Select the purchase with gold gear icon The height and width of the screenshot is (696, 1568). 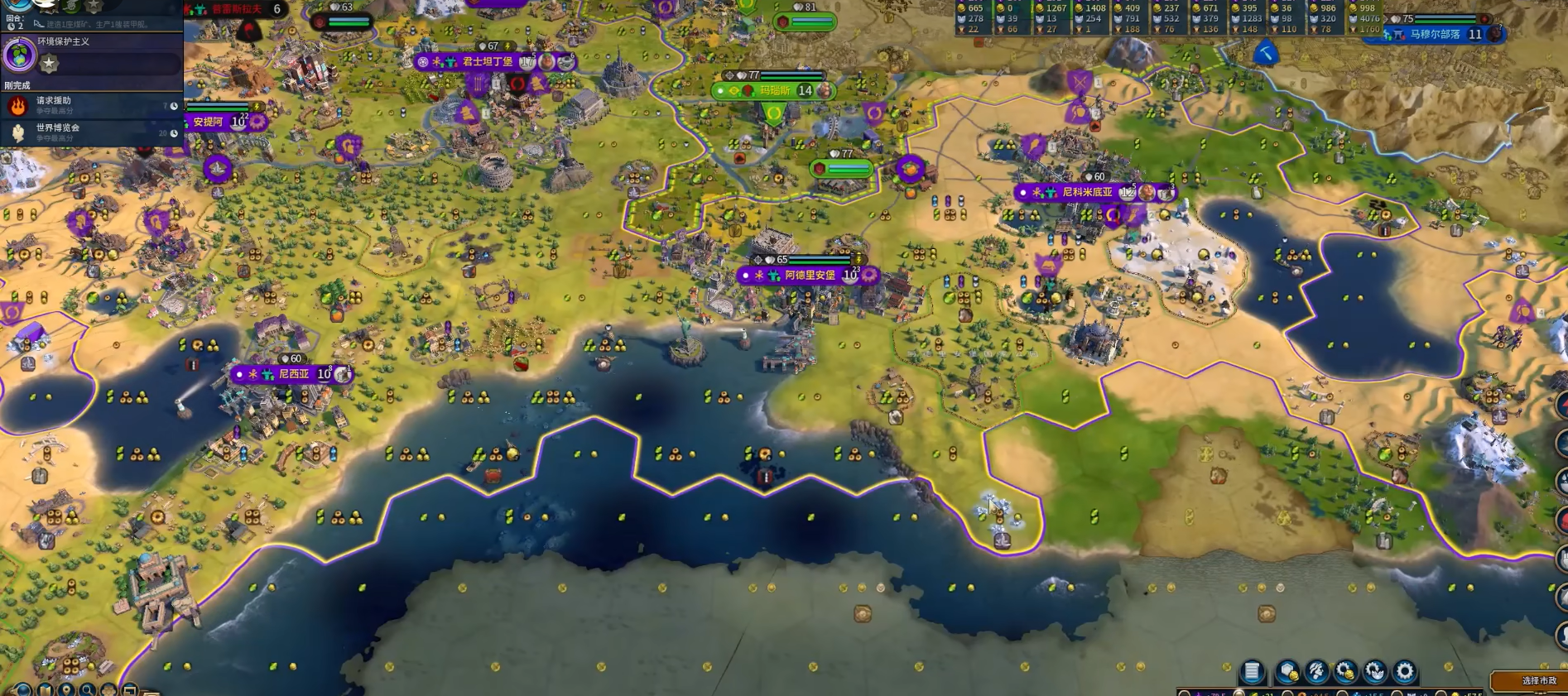pos(1345,671)
